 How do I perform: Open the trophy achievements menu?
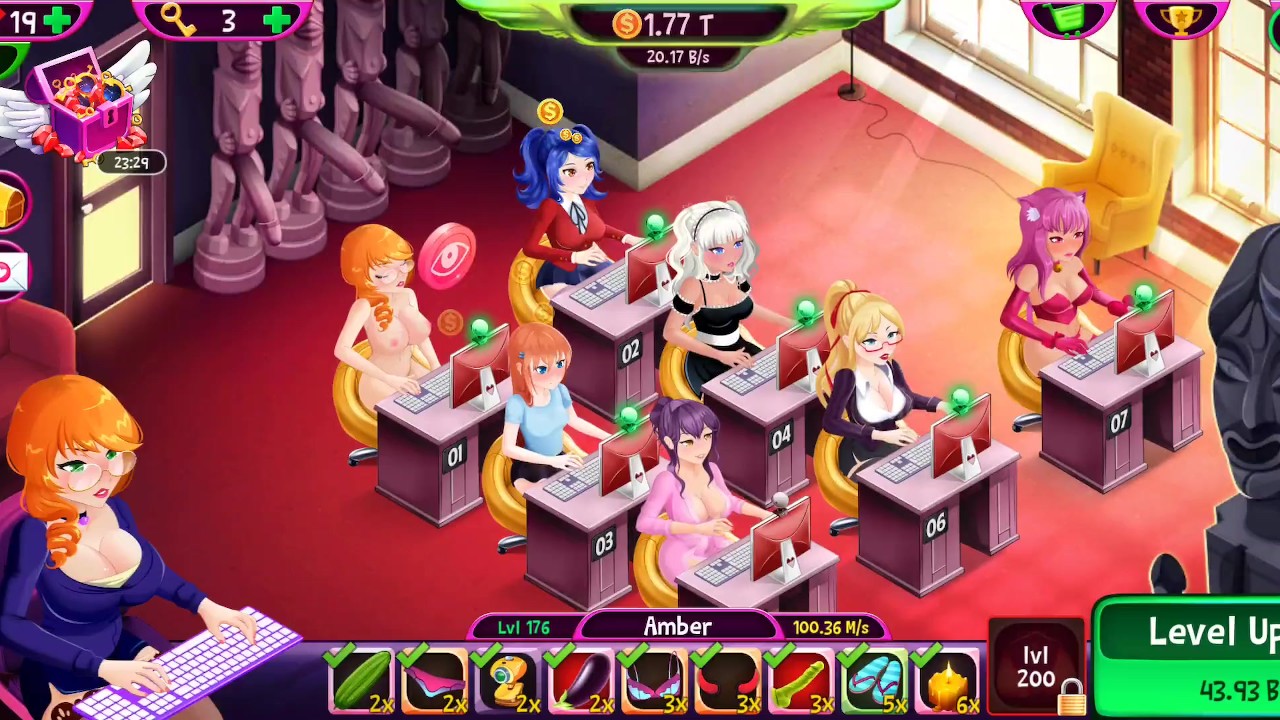(1181, 18)
